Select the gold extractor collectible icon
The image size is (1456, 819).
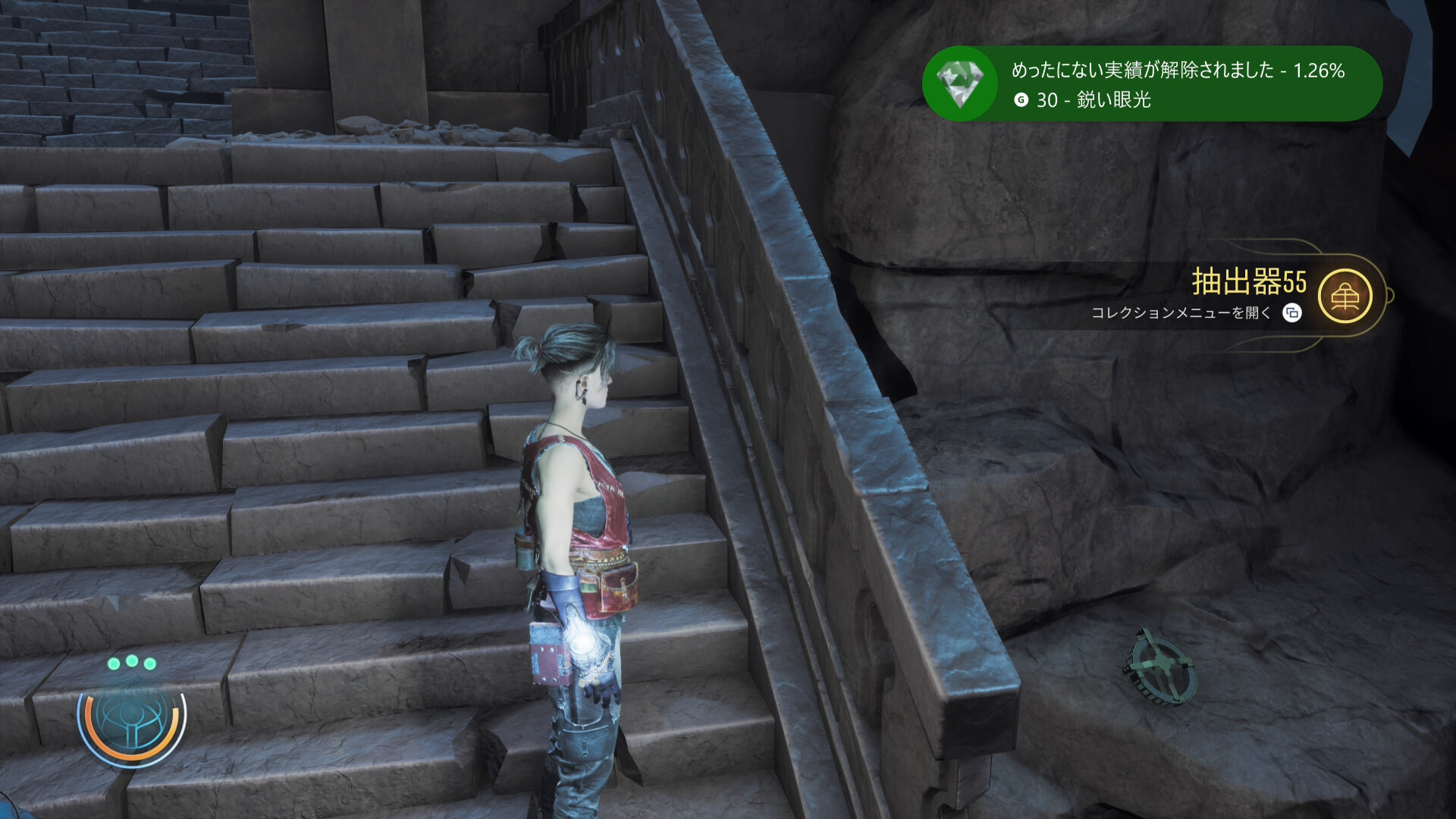coord(1345,297)
